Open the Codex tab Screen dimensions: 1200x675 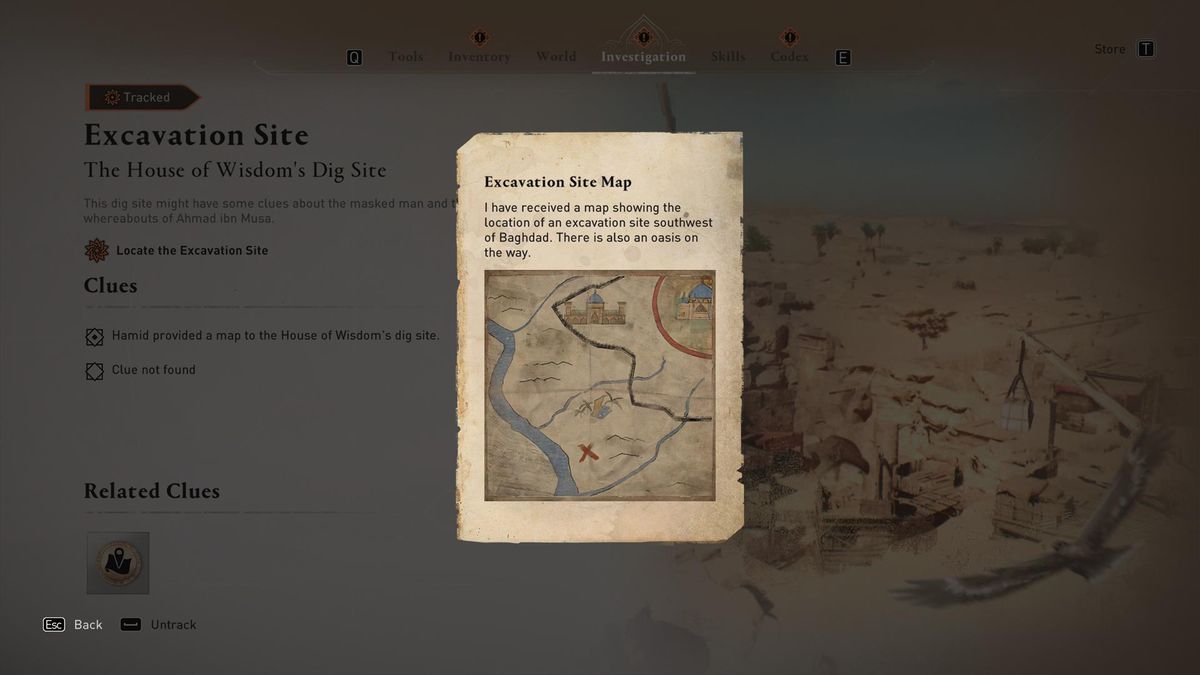789,57
